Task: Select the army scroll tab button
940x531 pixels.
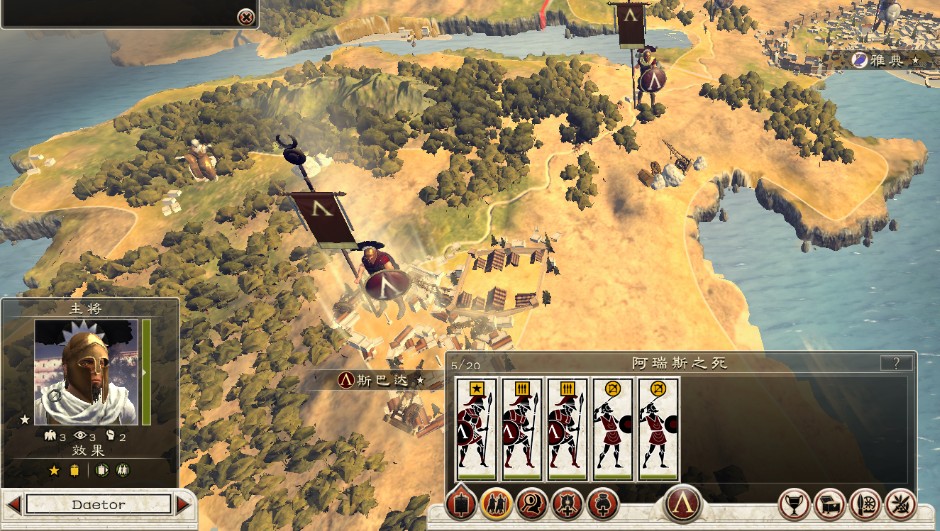Action: tap(461, 503)
